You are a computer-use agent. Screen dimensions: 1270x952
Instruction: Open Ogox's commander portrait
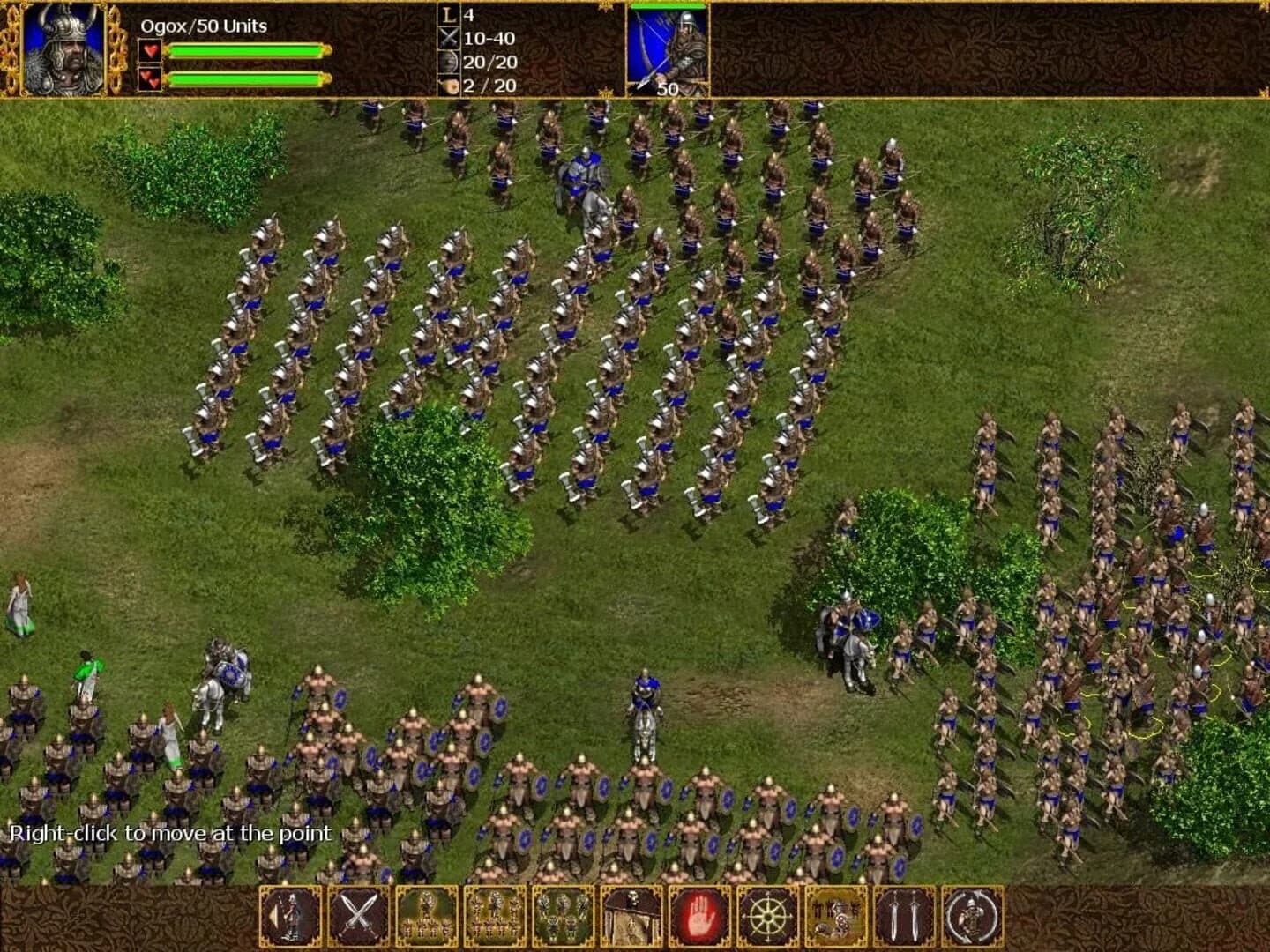click(x=66, y=48)
